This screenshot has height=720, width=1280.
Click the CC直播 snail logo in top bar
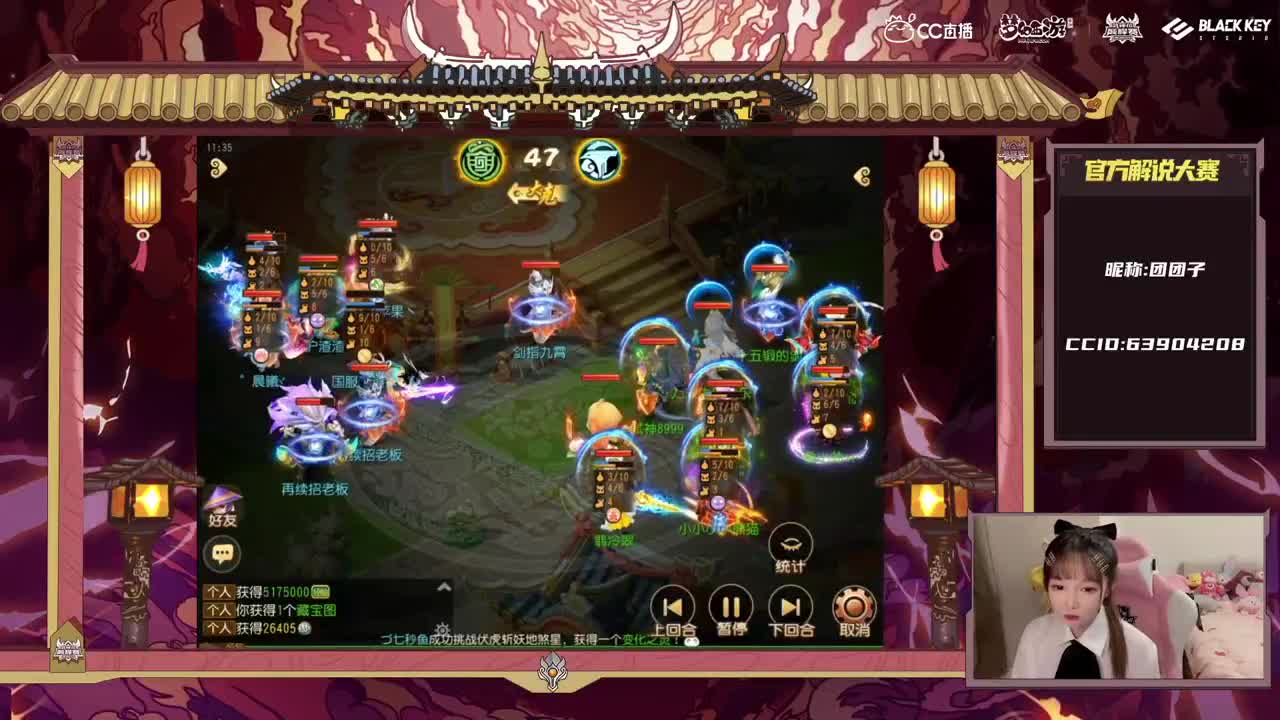point(923,30)
